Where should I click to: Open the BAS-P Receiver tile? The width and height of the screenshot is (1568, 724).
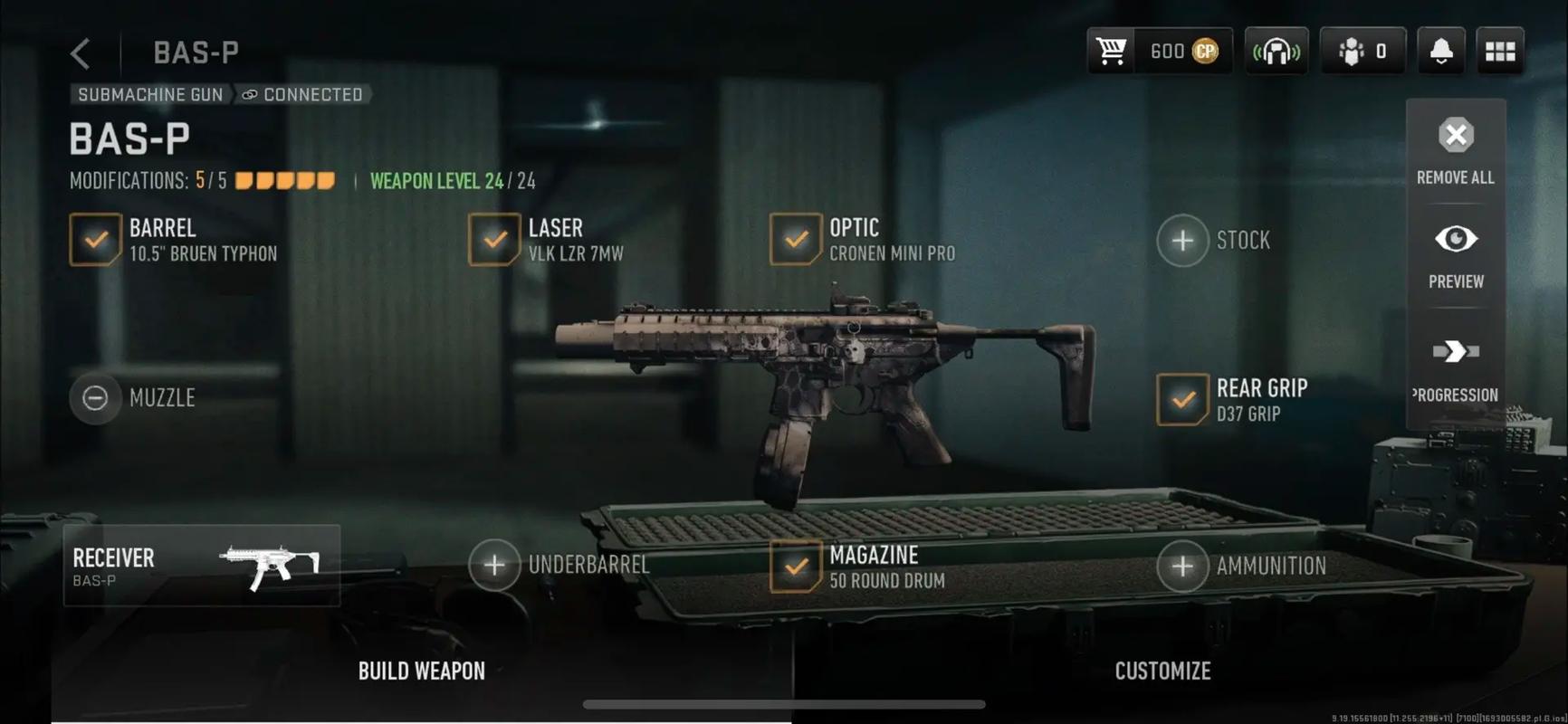tap(202, 566)
